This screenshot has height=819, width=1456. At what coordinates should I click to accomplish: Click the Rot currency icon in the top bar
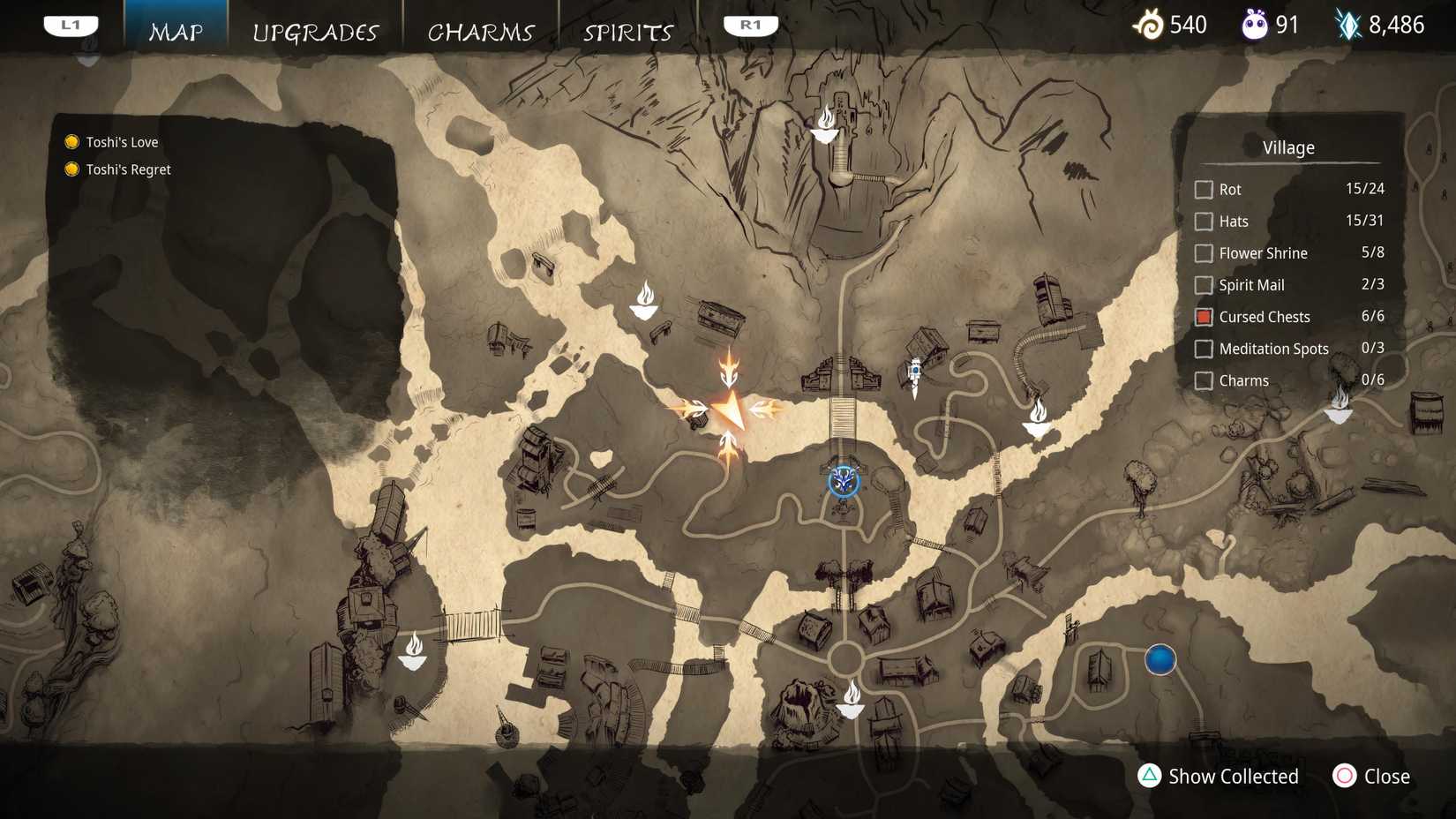click(1150, 25)
